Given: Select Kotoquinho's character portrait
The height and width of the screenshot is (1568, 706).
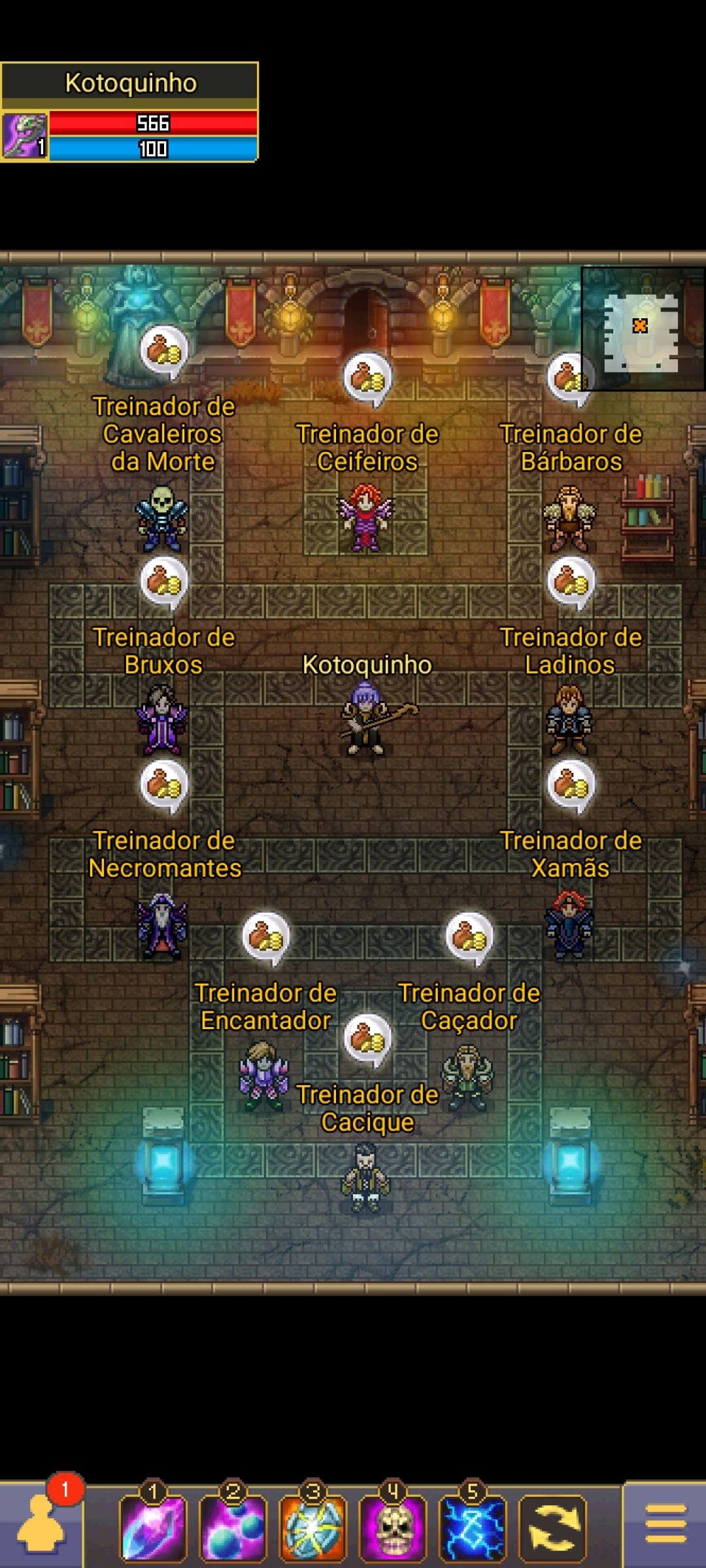Looking at the screenshot, I should point(25,136).
